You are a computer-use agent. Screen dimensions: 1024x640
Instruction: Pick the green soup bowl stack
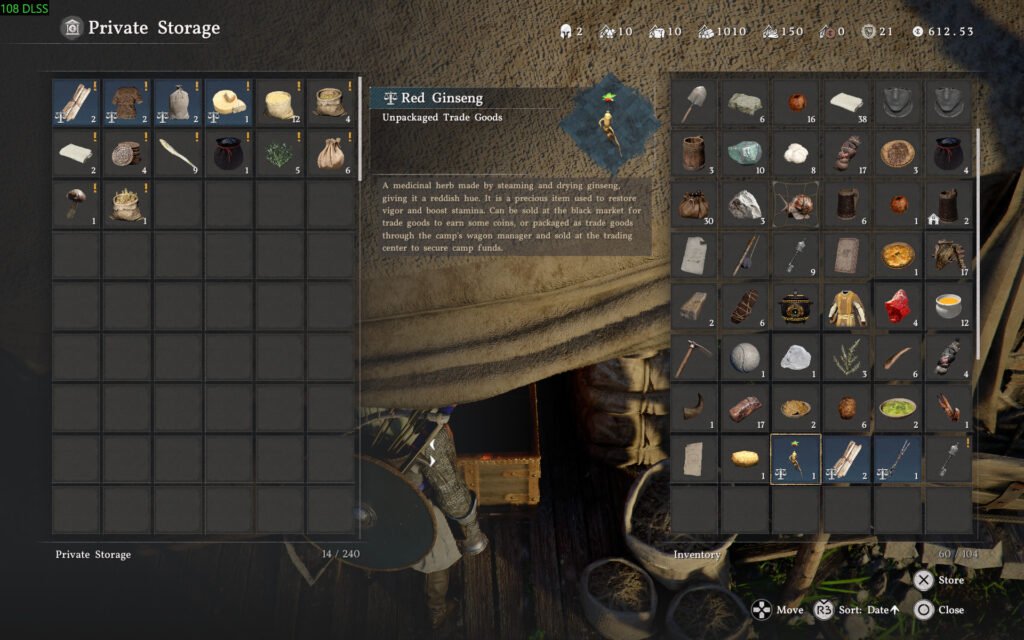898,408
